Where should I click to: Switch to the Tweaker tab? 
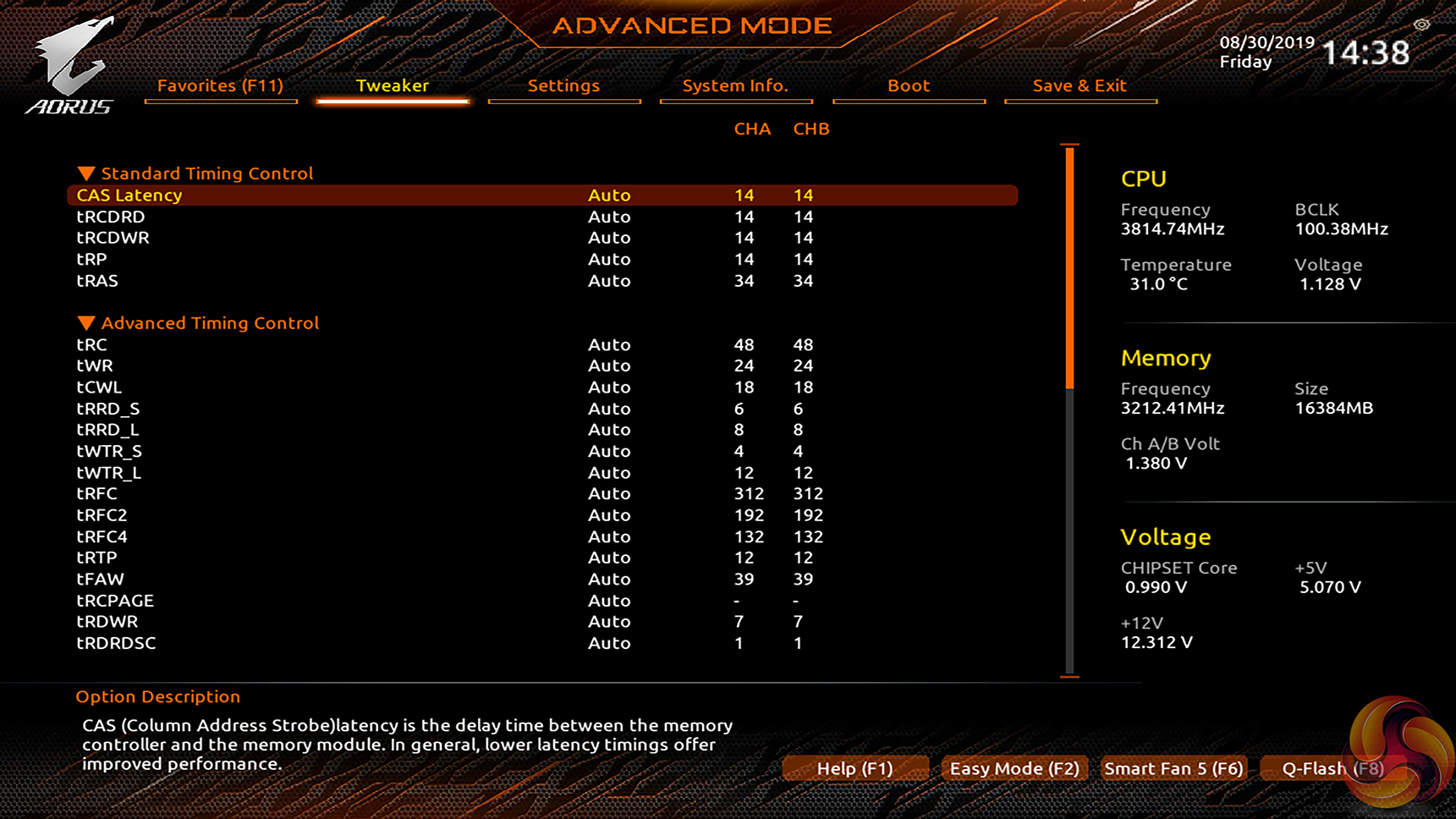pyautogui.click(x=392, y=85)
